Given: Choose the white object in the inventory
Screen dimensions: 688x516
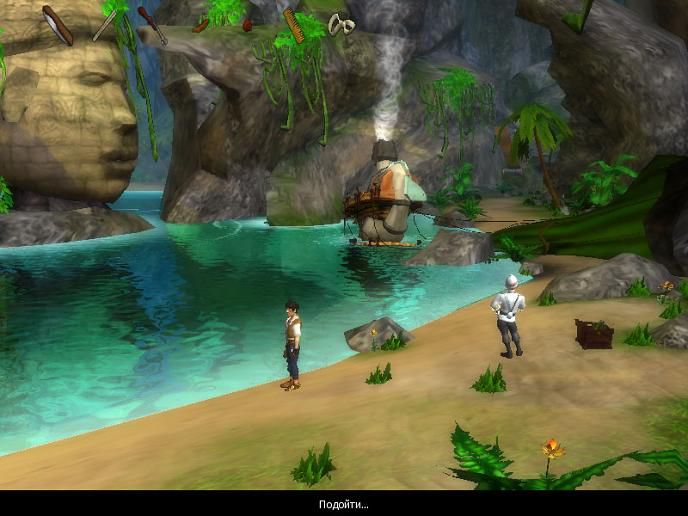Looking at the screenshot, I should point(342,25).
